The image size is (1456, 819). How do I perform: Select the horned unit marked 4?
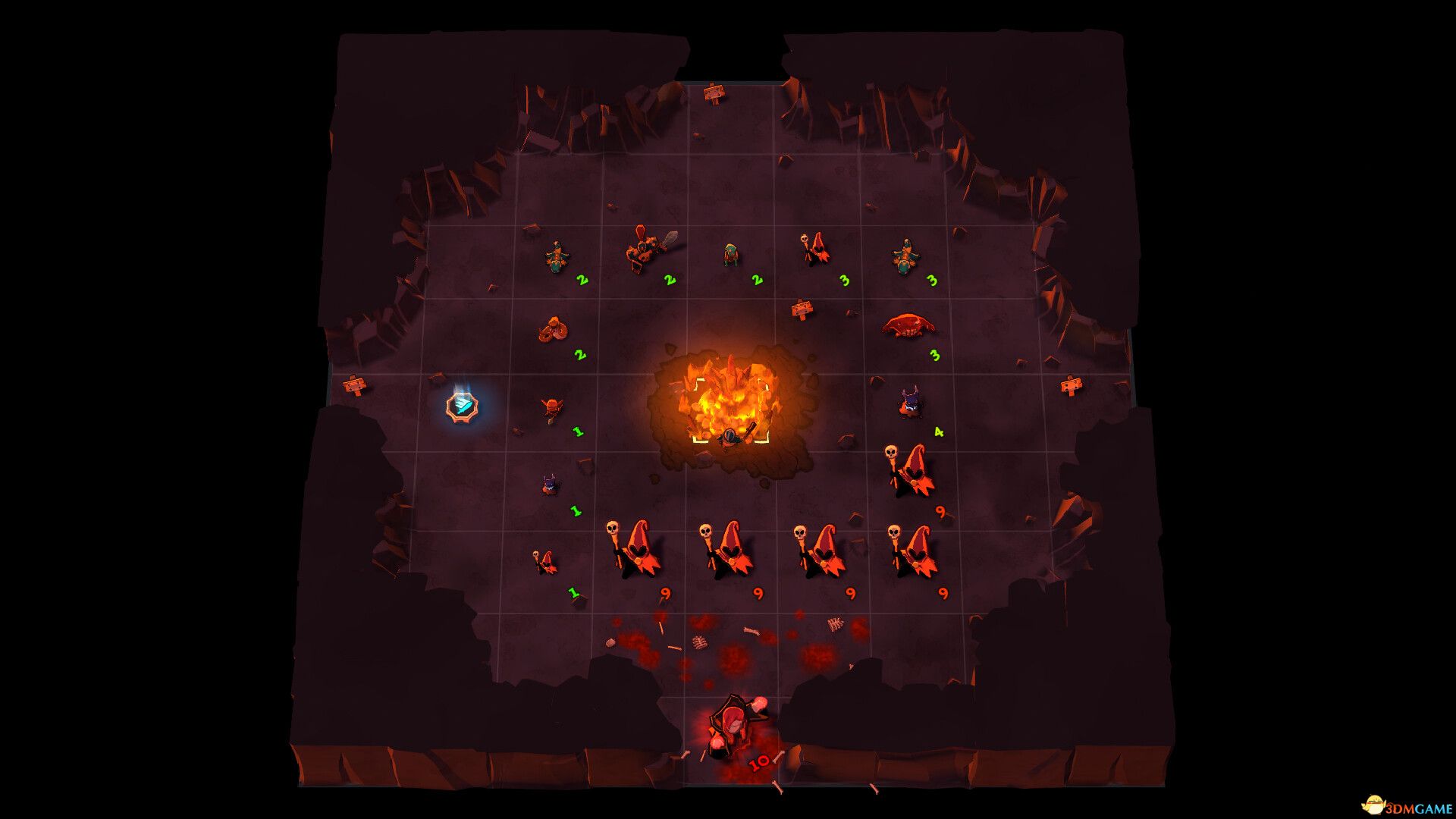click(x=911, y=403)
